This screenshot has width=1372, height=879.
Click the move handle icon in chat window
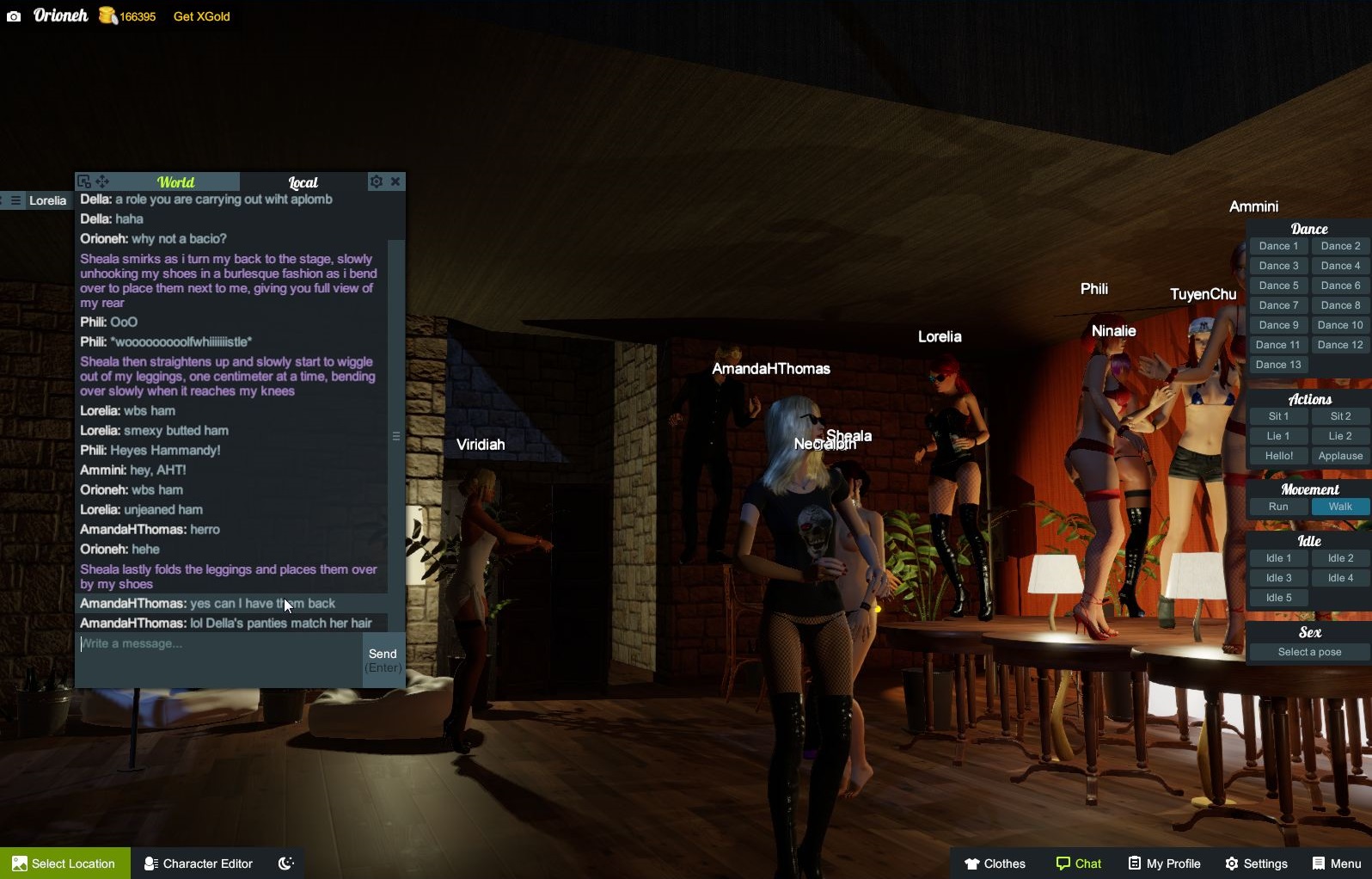103,181
